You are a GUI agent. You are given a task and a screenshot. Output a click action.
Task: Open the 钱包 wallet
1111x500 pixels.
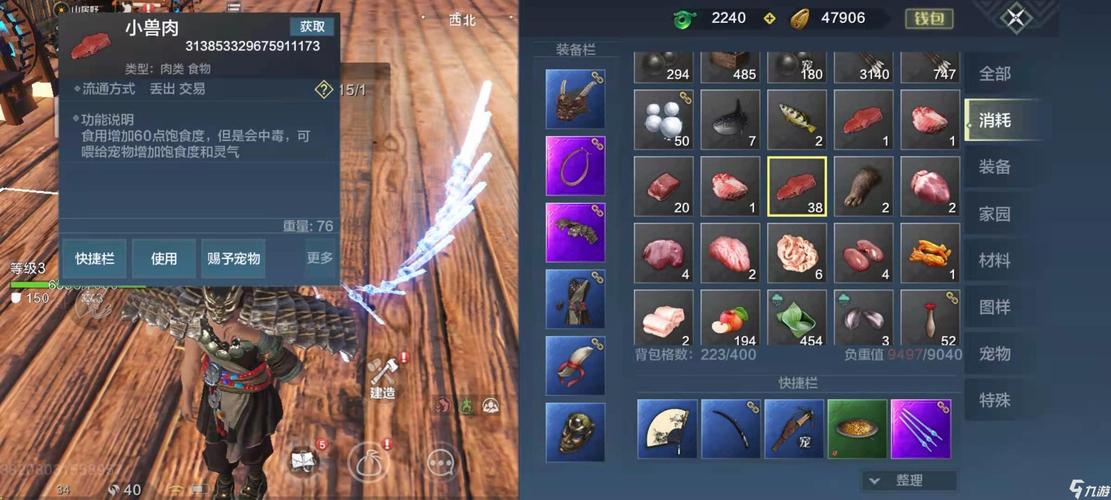point(929,18)
